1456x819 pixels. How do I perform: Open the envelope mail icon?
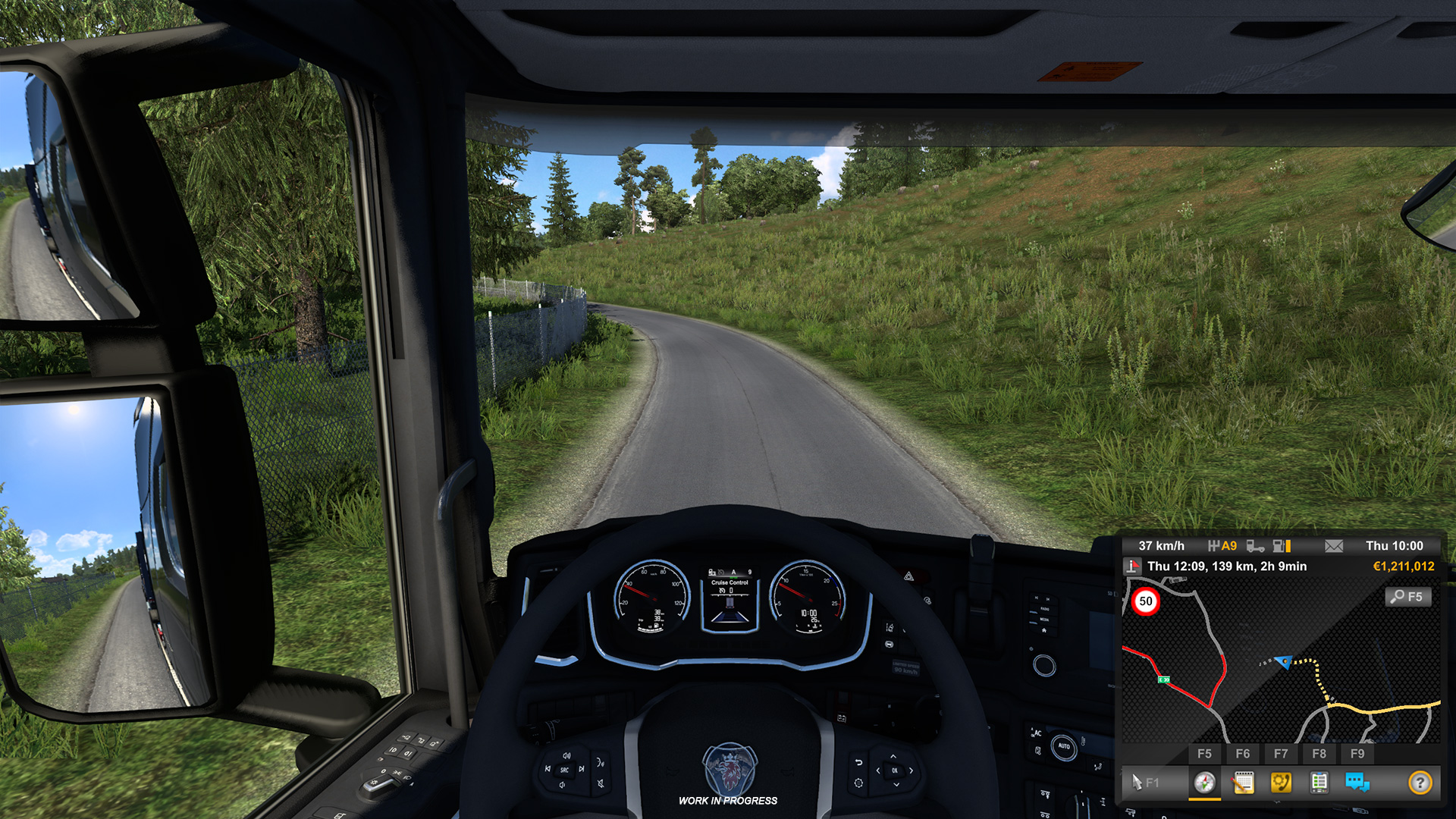click(1334, 546)
